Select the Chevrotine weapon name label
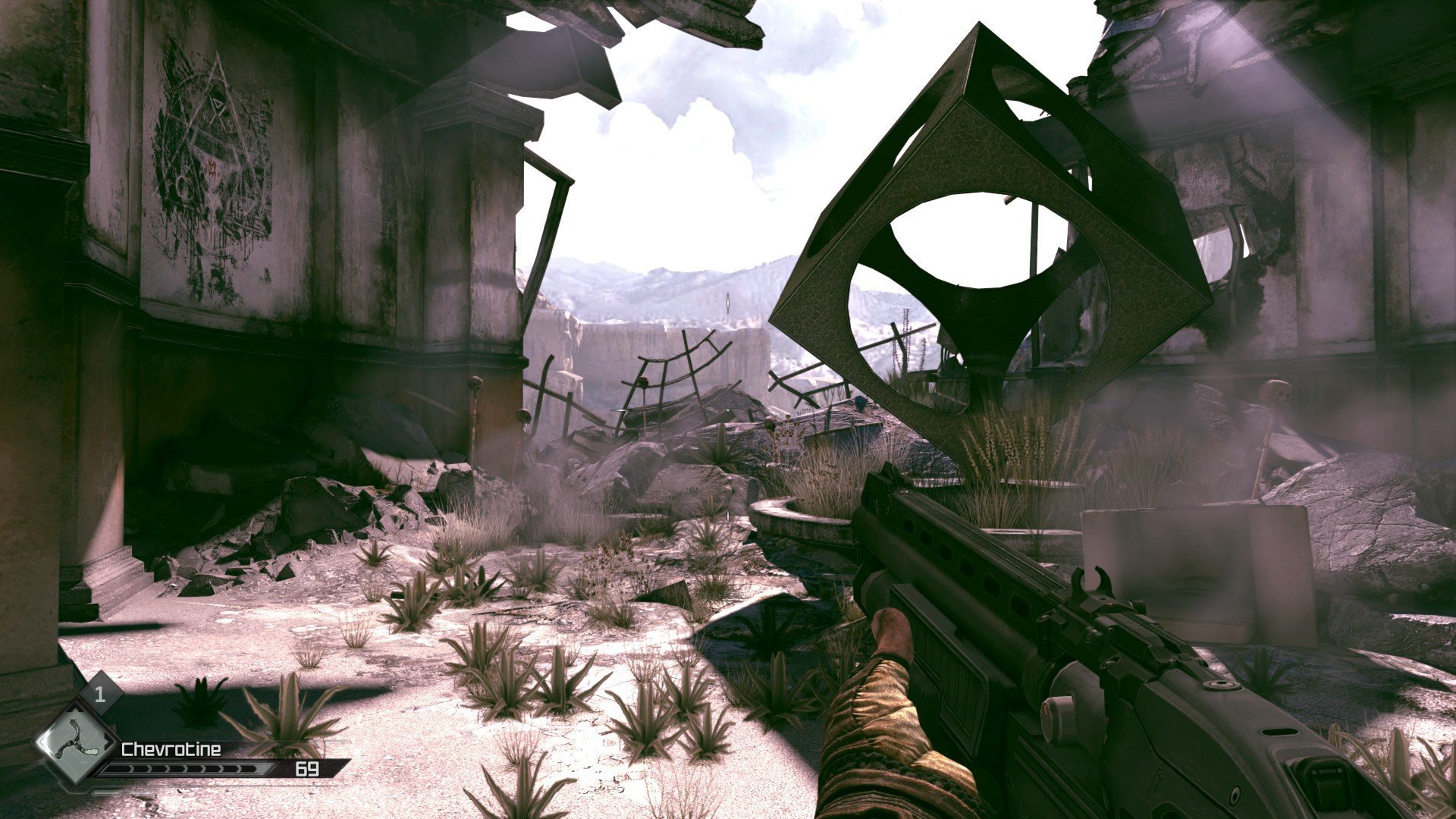 171,749
